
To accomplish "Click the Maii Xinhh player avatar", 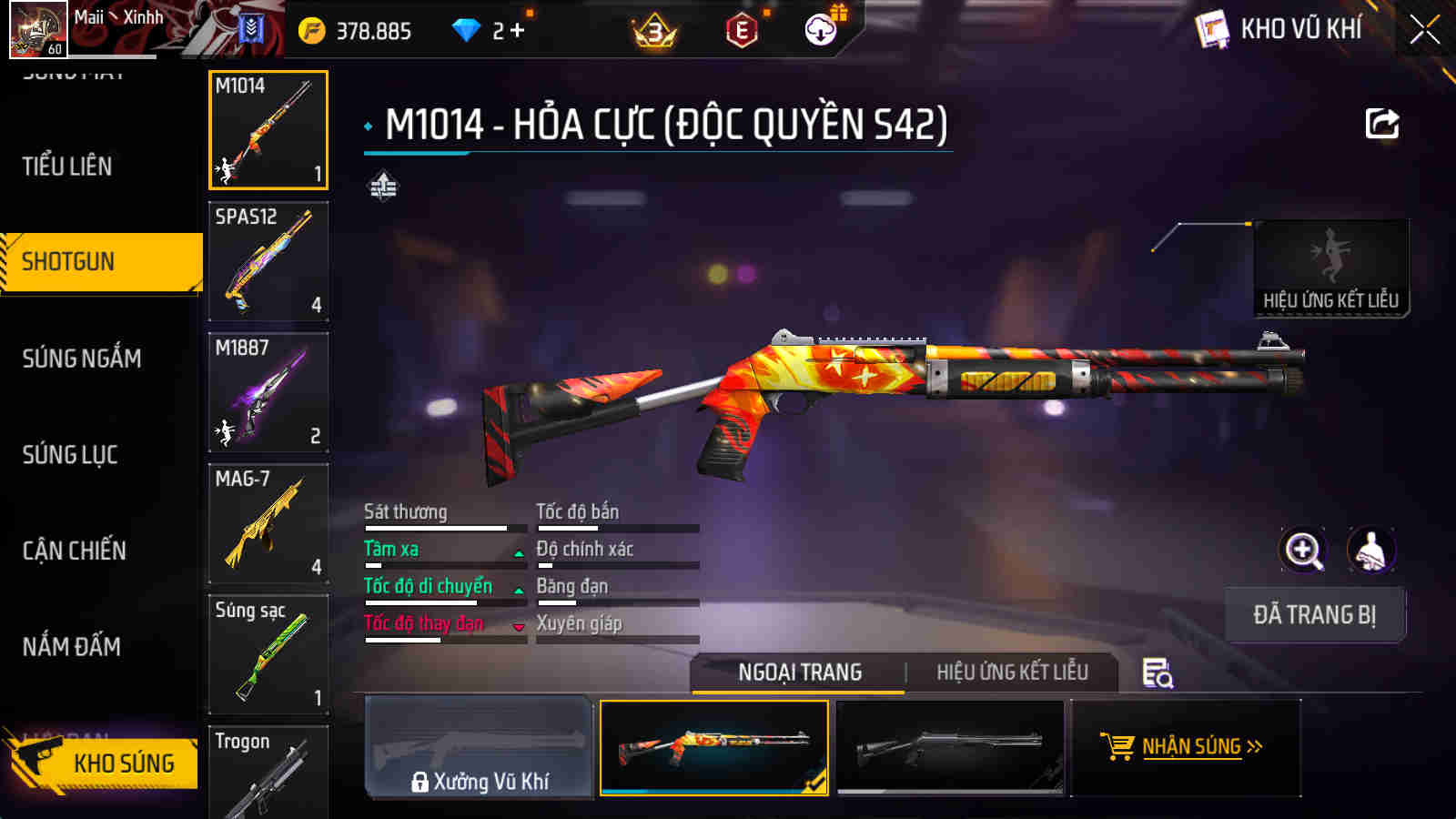I will point(38,28).
